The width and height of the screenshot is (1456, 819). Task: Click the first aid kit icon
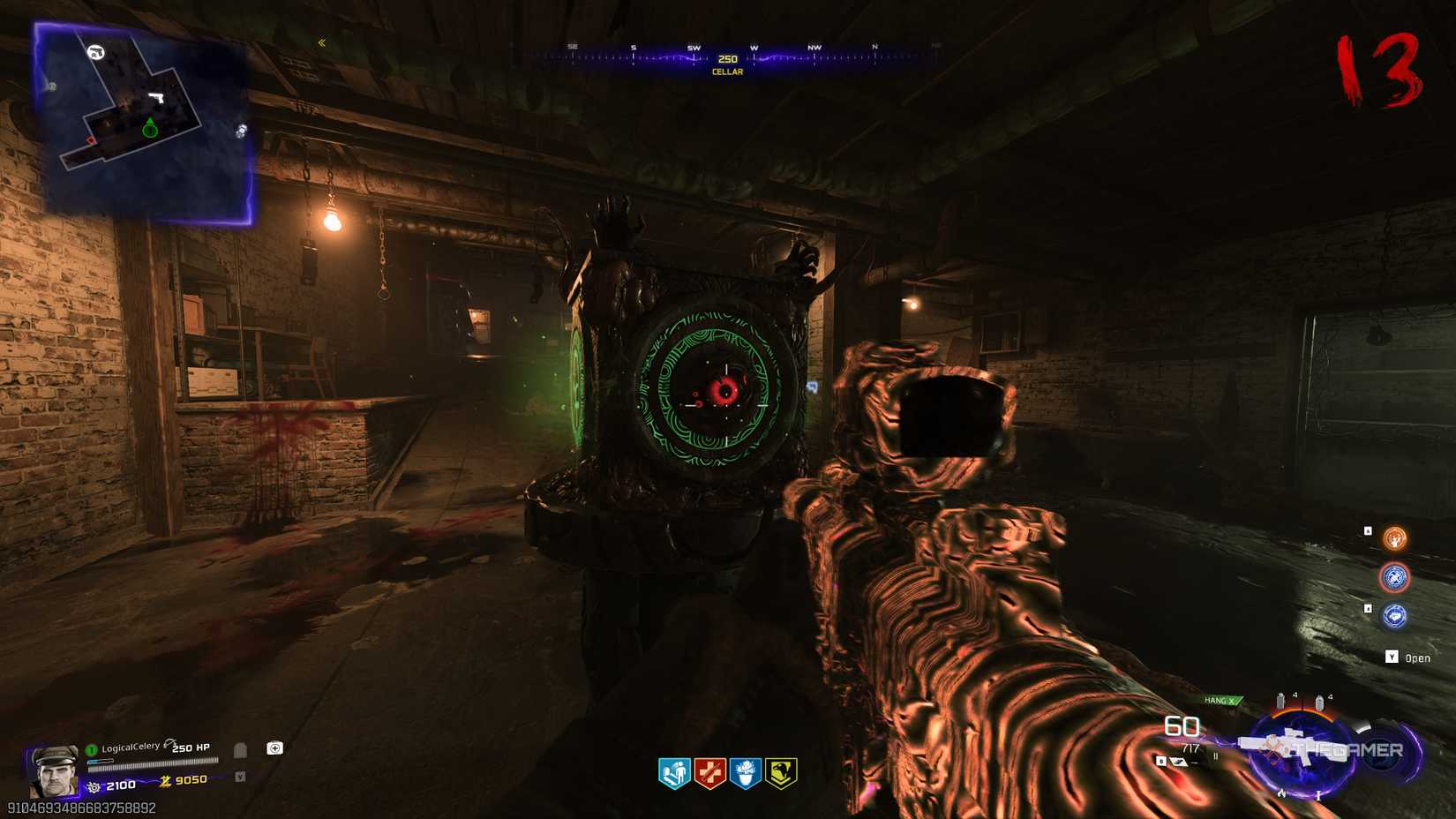pos(275,749)
